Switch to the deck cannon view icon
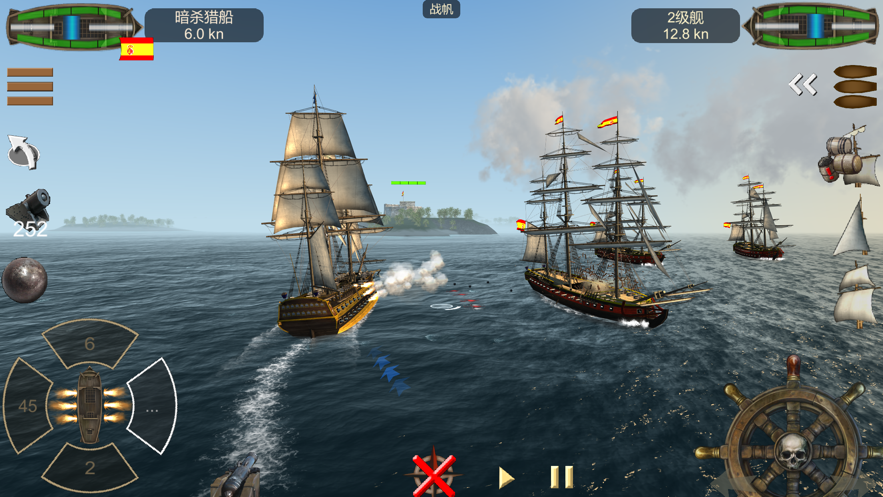883x497 pixels. pos(238,479)
